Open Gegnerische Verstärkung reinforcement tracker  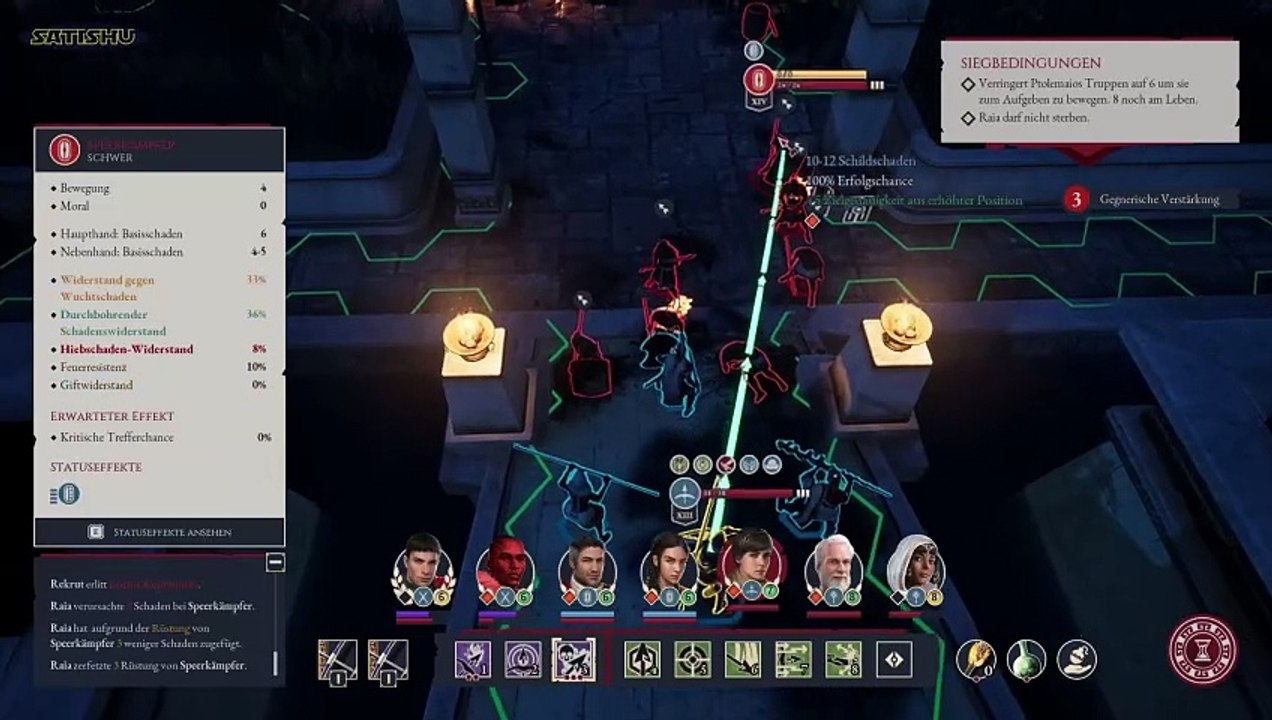pyautogui.click(x=1150, y=200)
